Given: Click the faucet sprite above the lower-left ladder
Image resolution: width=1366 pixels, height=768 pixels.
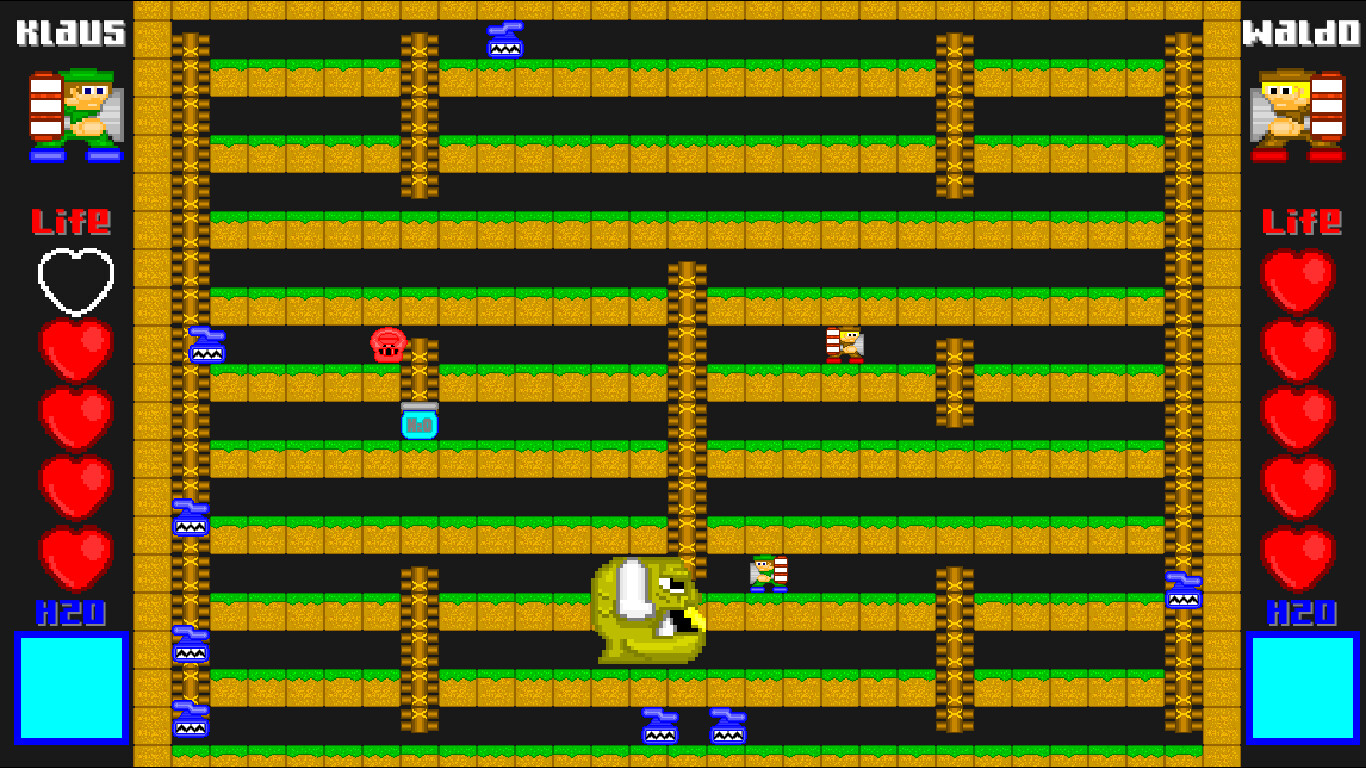Looking at the screenshot, I should [189, 516].
